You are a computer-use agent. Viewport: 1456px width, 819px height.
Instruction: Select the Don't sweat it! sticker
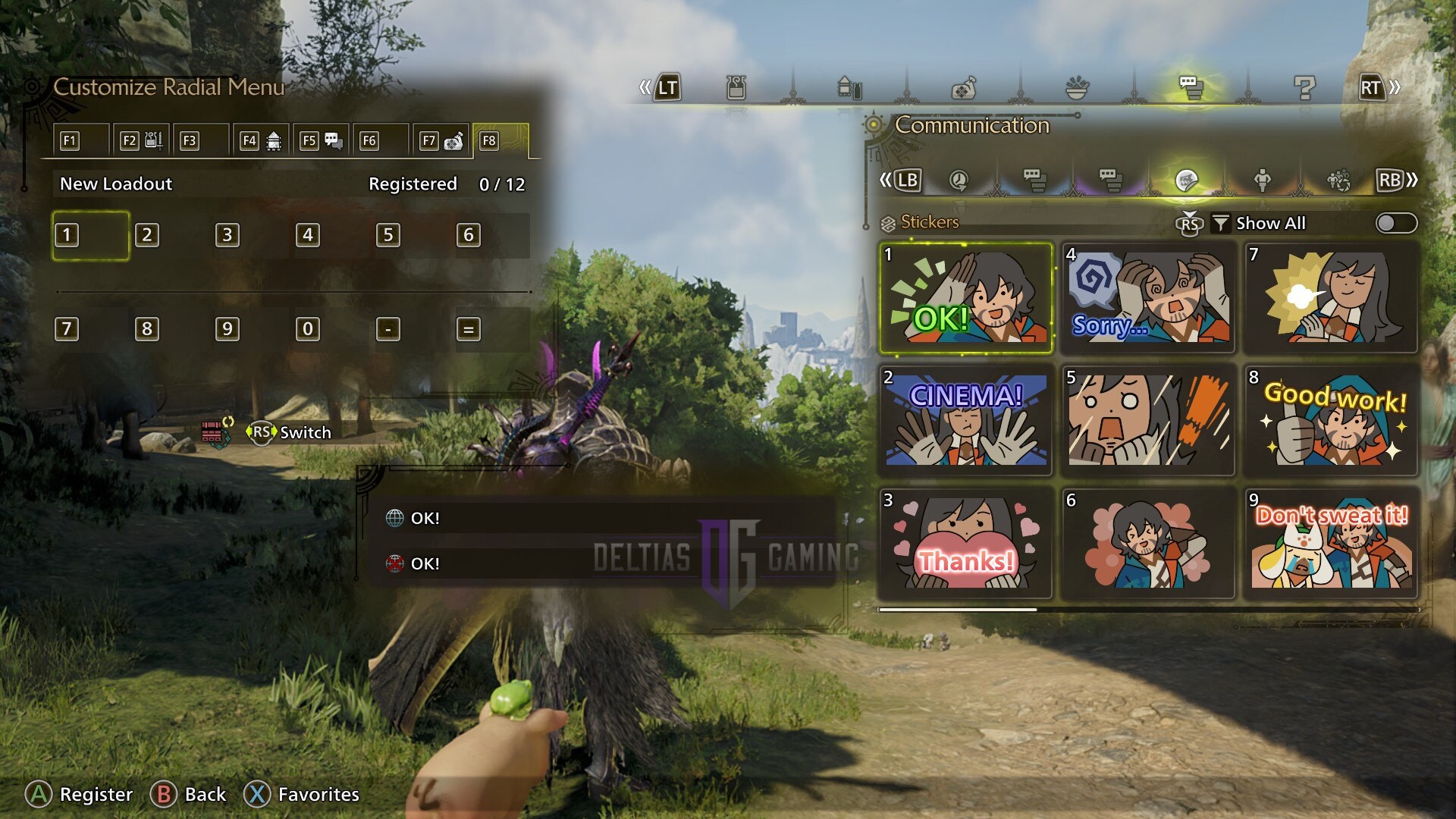1332,543
